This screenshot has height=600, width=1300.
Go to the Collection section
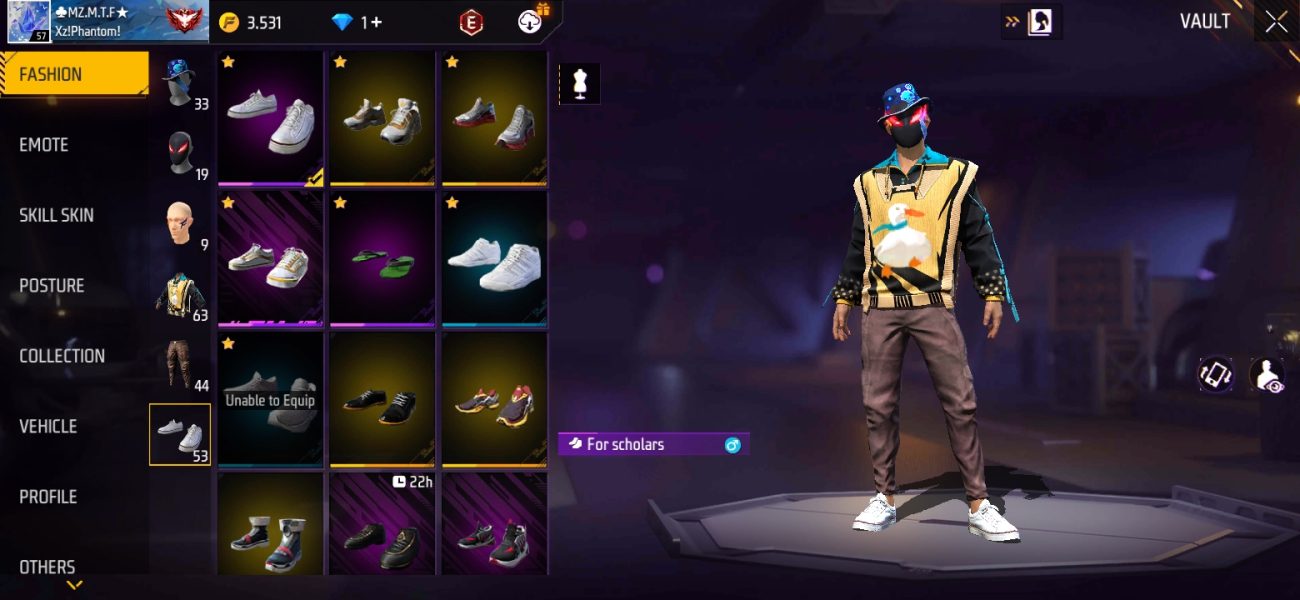coord(62,356)
